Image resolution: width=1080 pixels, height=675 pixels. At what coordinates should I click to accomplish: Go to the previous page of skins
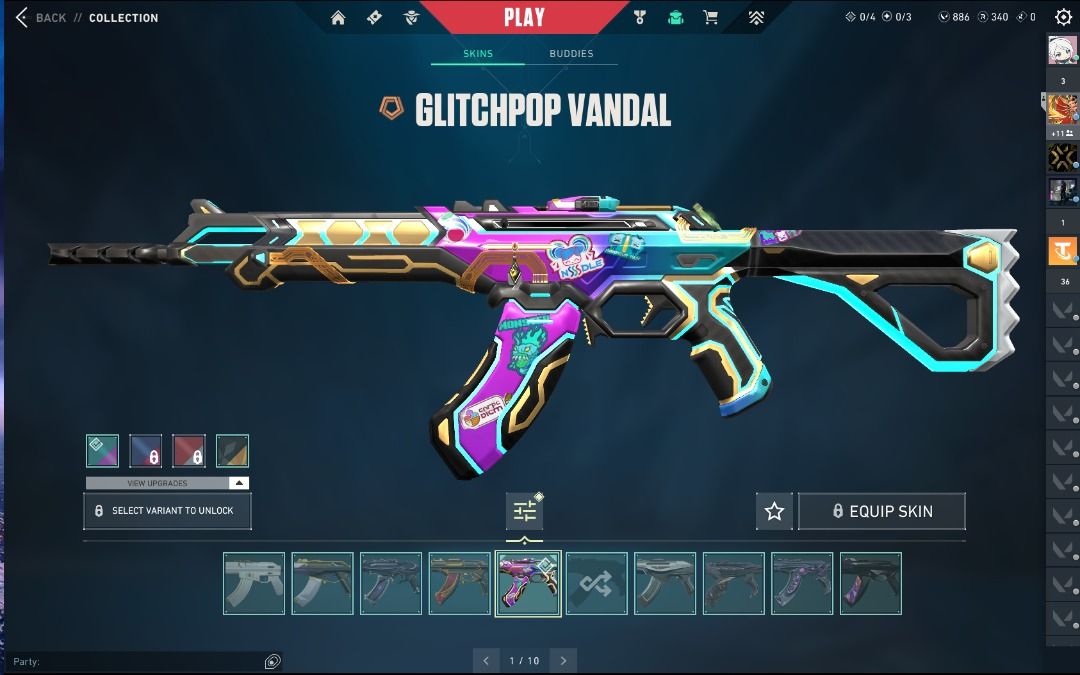[x=486, y=661]
